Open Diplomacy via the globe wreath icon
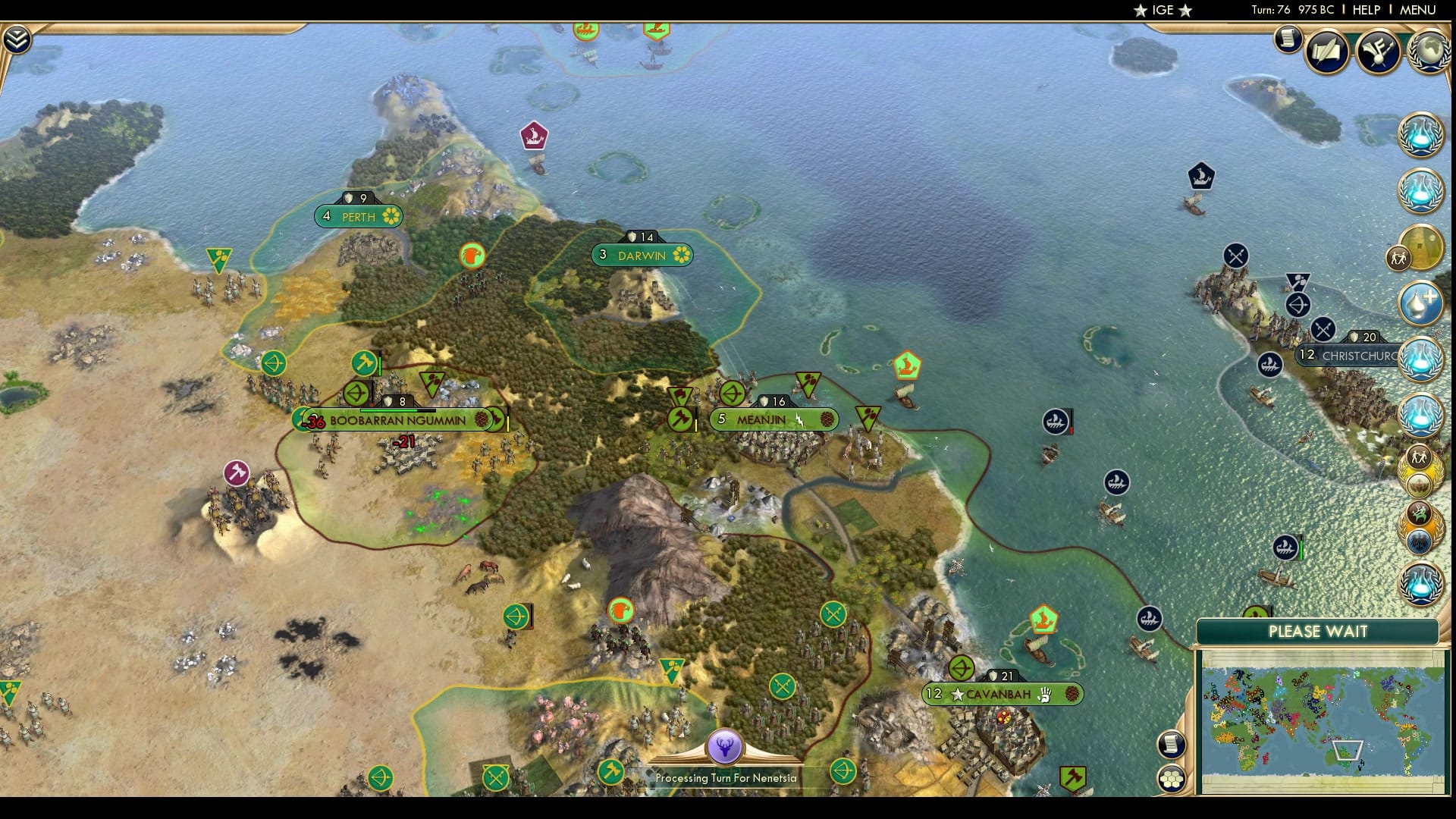 (x=1429, y=48)
